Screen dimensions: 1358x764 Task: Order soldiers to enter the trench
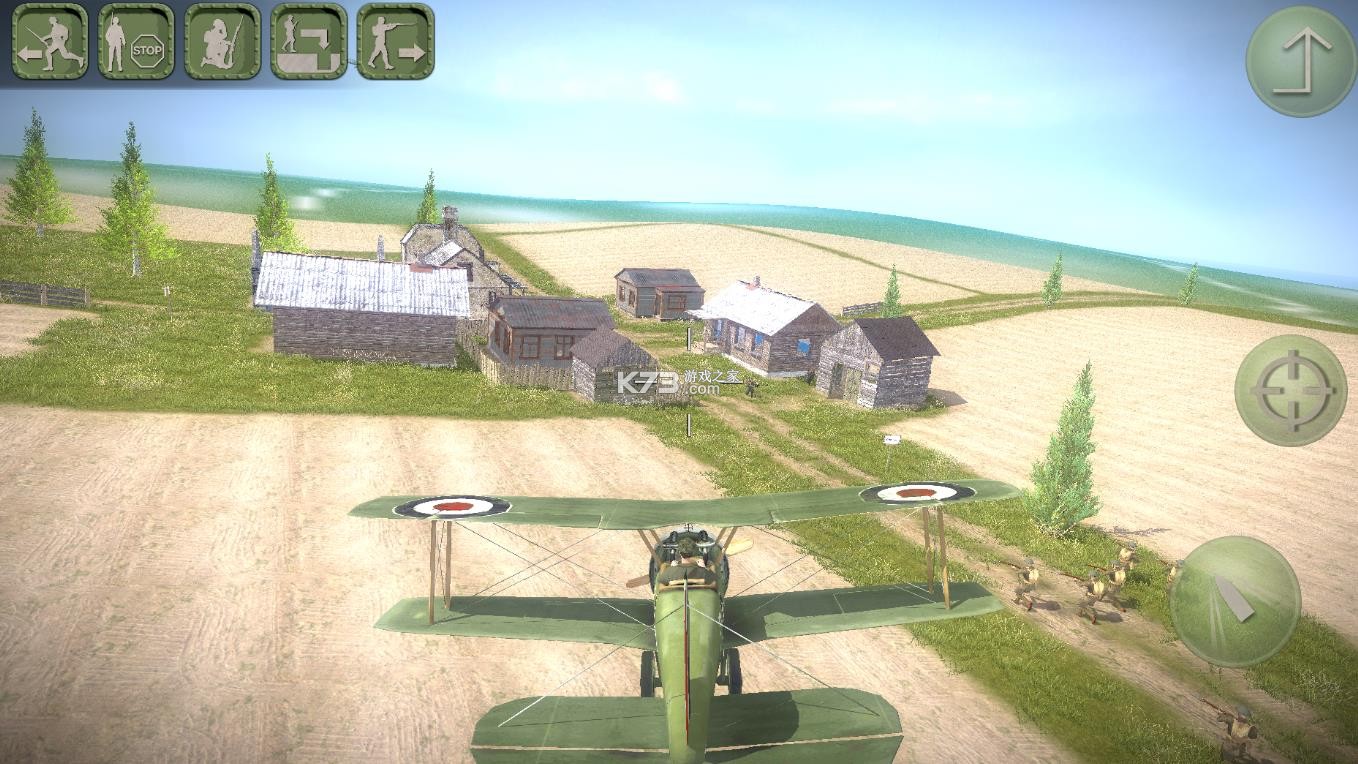(x=309, y=41)
